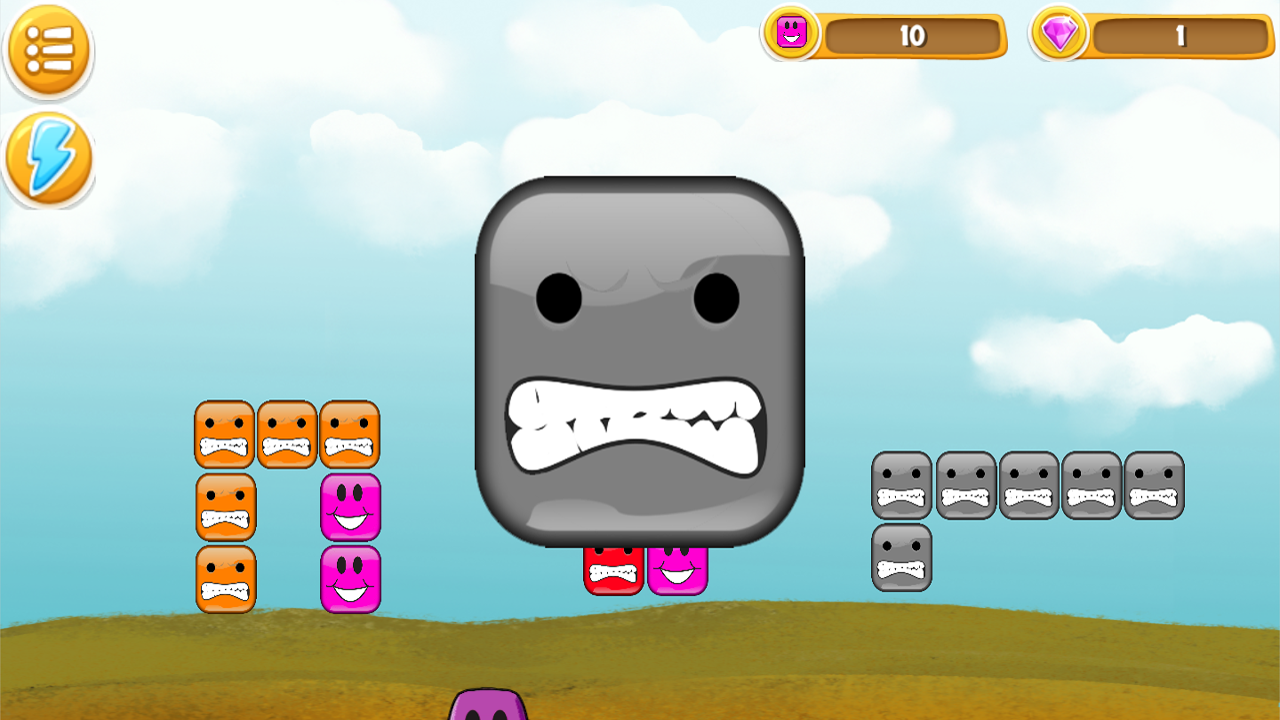Viewport: 1280px width, 720px height.
Task: Click the score bar showing 10
Action: pyautogui.click(x=915, y=37)
